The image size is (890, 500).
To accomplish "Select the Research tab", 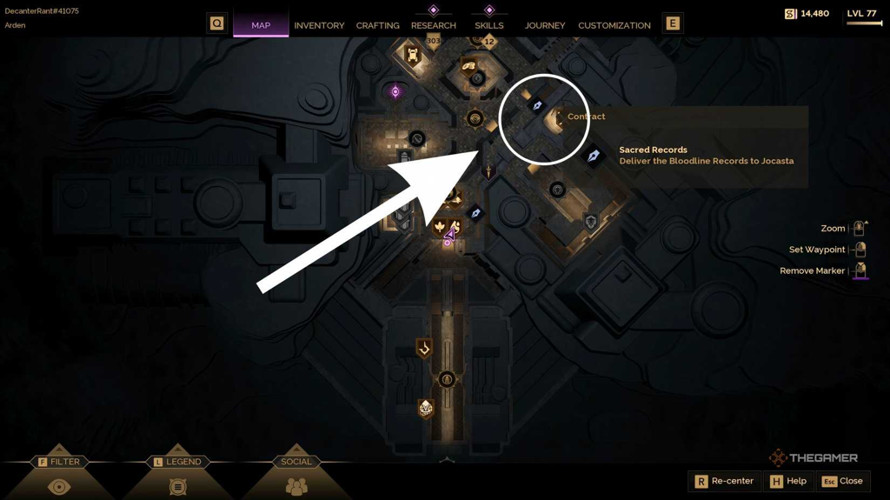I will 433,25.
